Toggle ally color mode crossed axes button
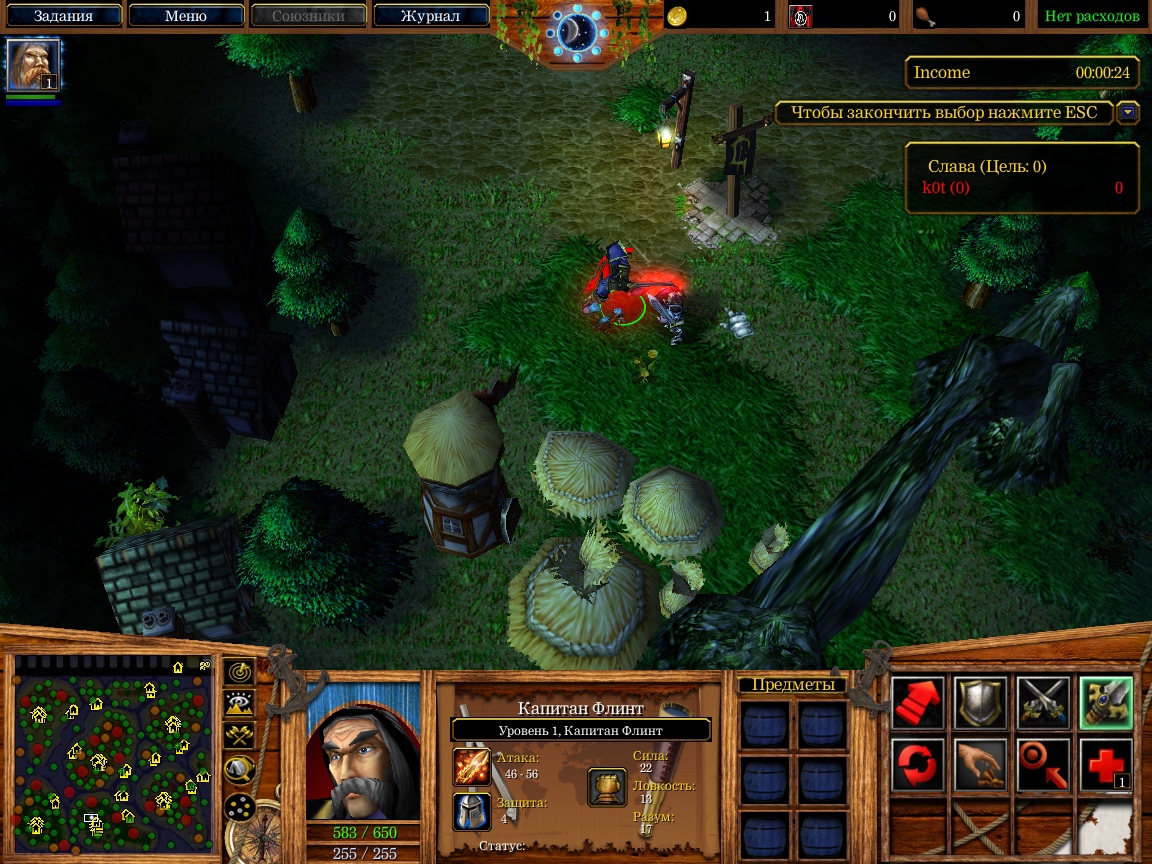This screenshot has width=1152, height=864. tap(238, 736)
